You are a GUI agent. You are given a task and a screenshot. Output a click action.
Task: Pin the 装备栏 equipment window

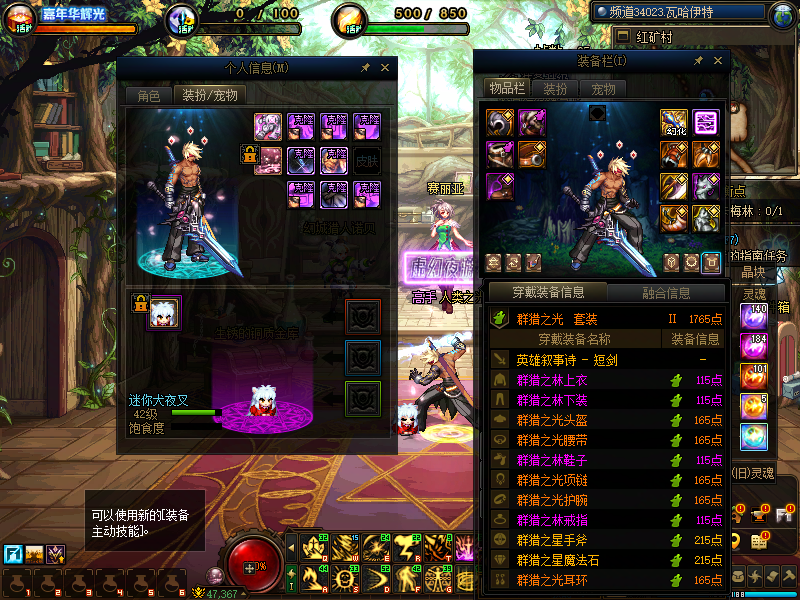(698, 61)
